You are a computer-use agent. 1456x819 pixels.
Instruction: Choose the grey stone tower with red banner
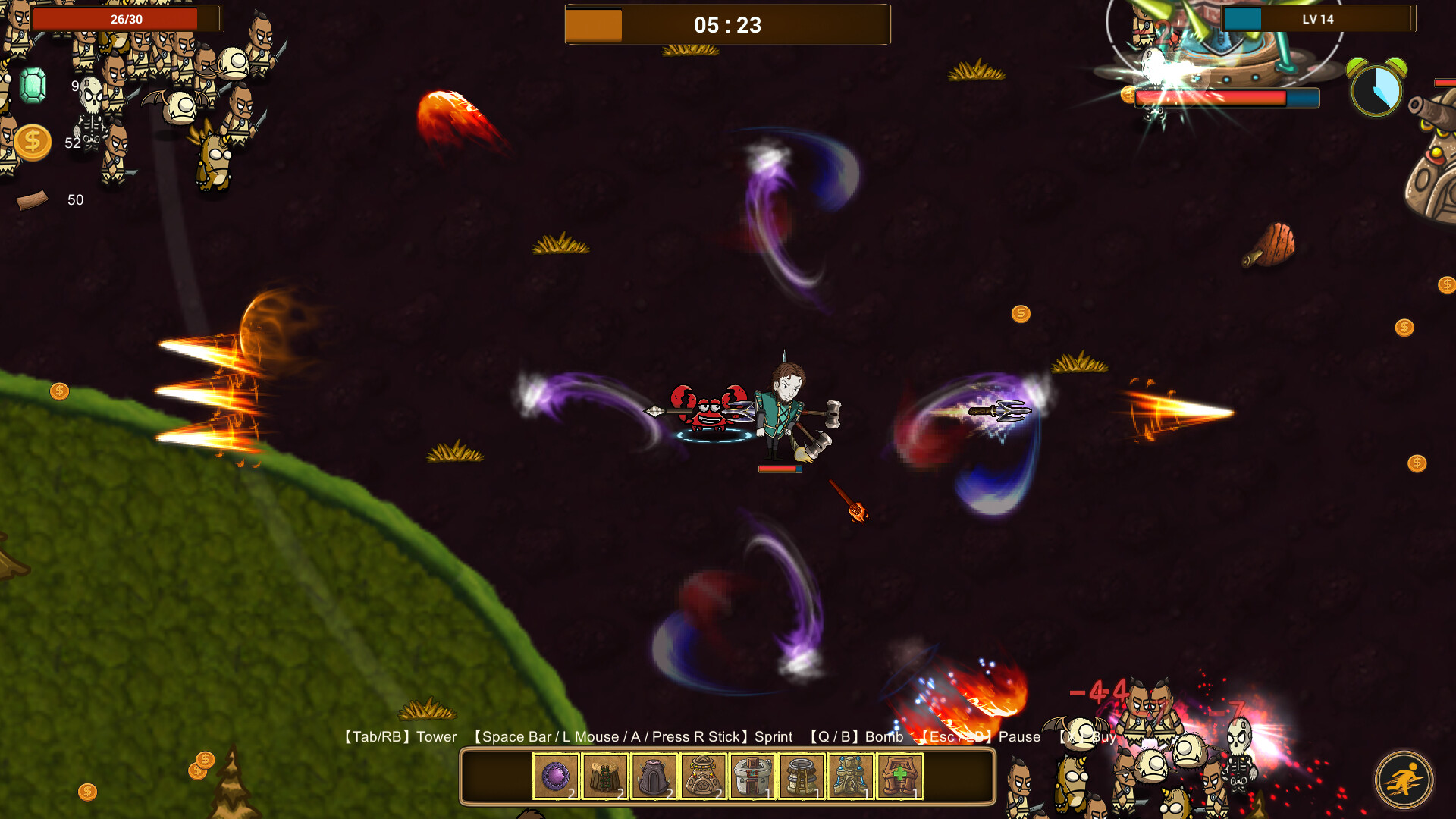pyautogui.click(x=752, y=777)
